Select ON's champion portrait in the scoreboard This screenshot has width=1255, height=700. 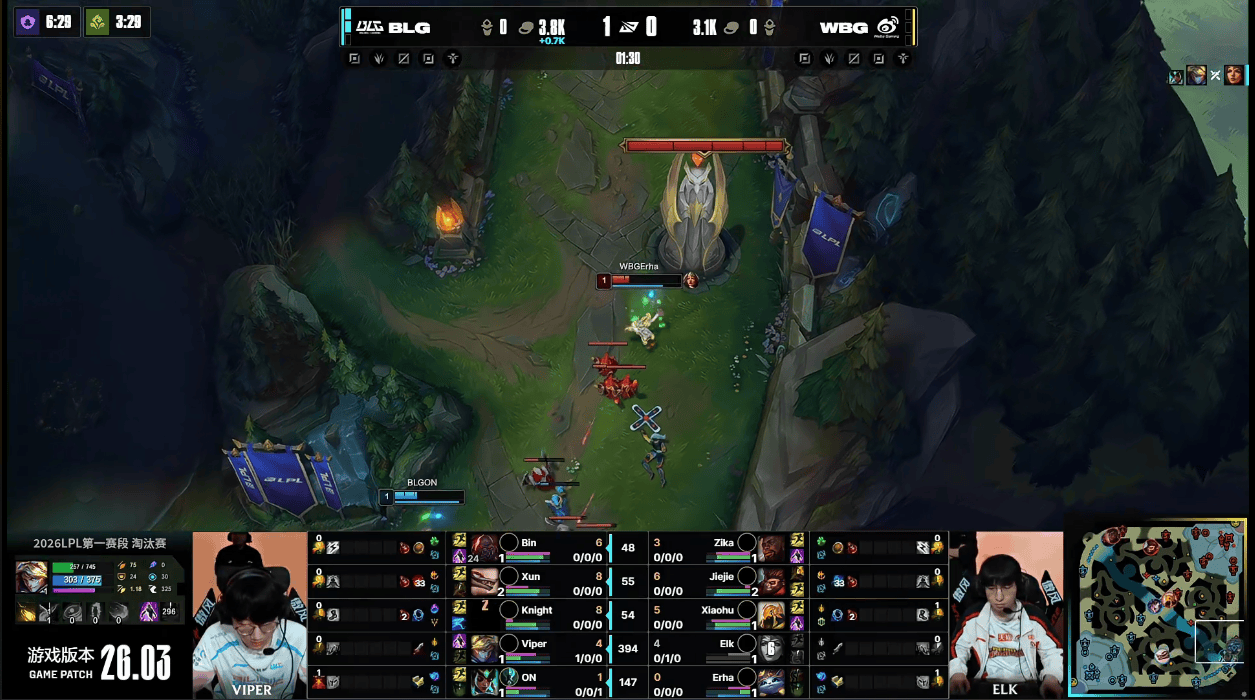pos(485,681)
